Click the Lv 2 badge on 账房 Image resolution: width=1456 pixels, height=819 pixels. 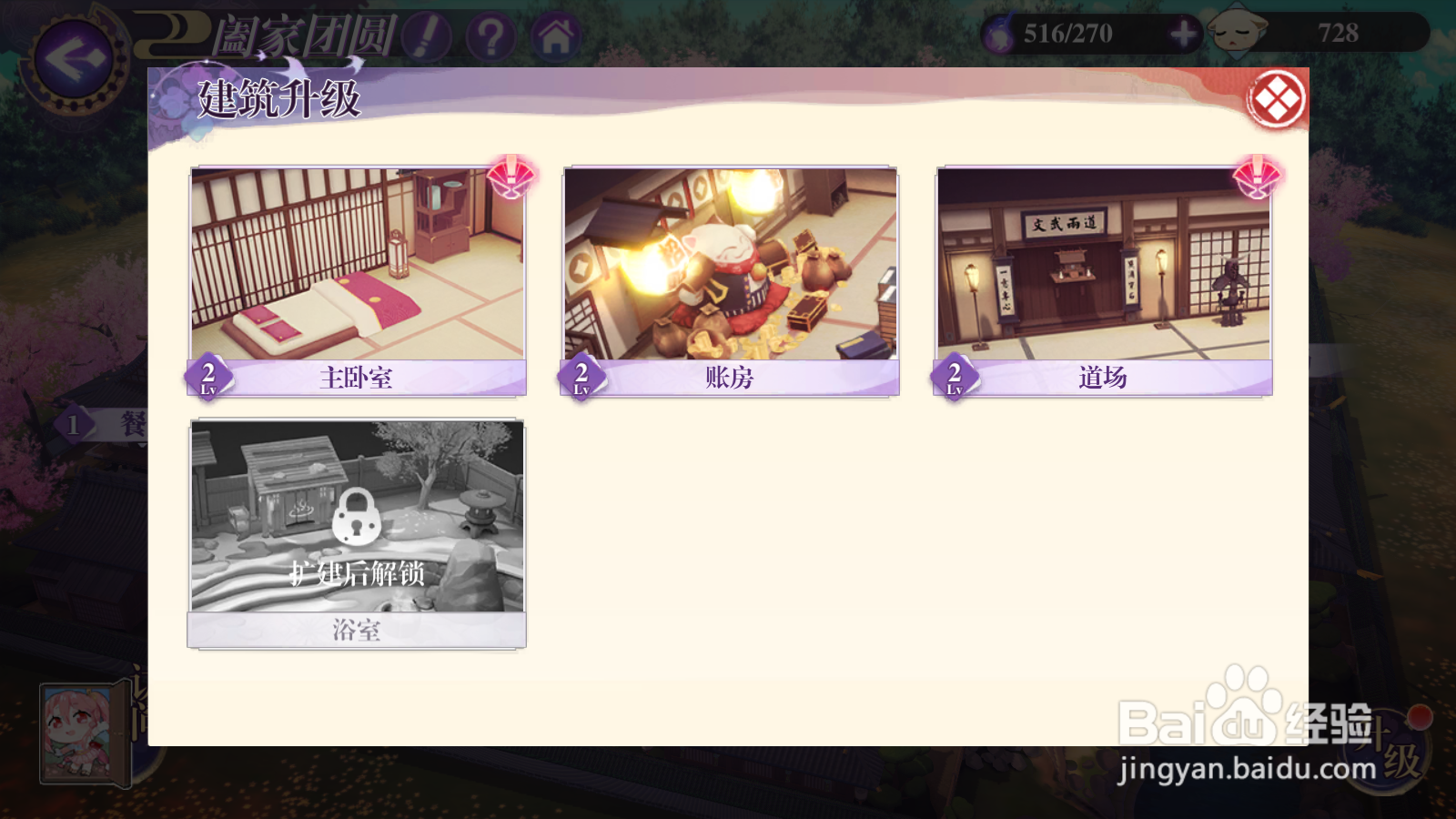(x=580, y=376)
